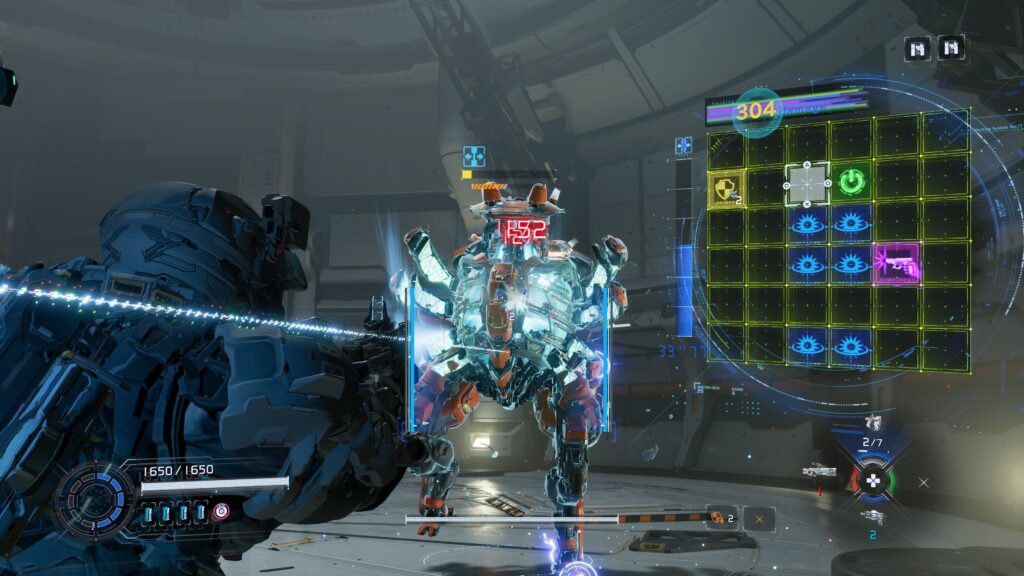Image resolution: width=1024 pixels, height=576 pixels.
Task: Switch to the top weapon showing 2/7
Action: (873, 424)
